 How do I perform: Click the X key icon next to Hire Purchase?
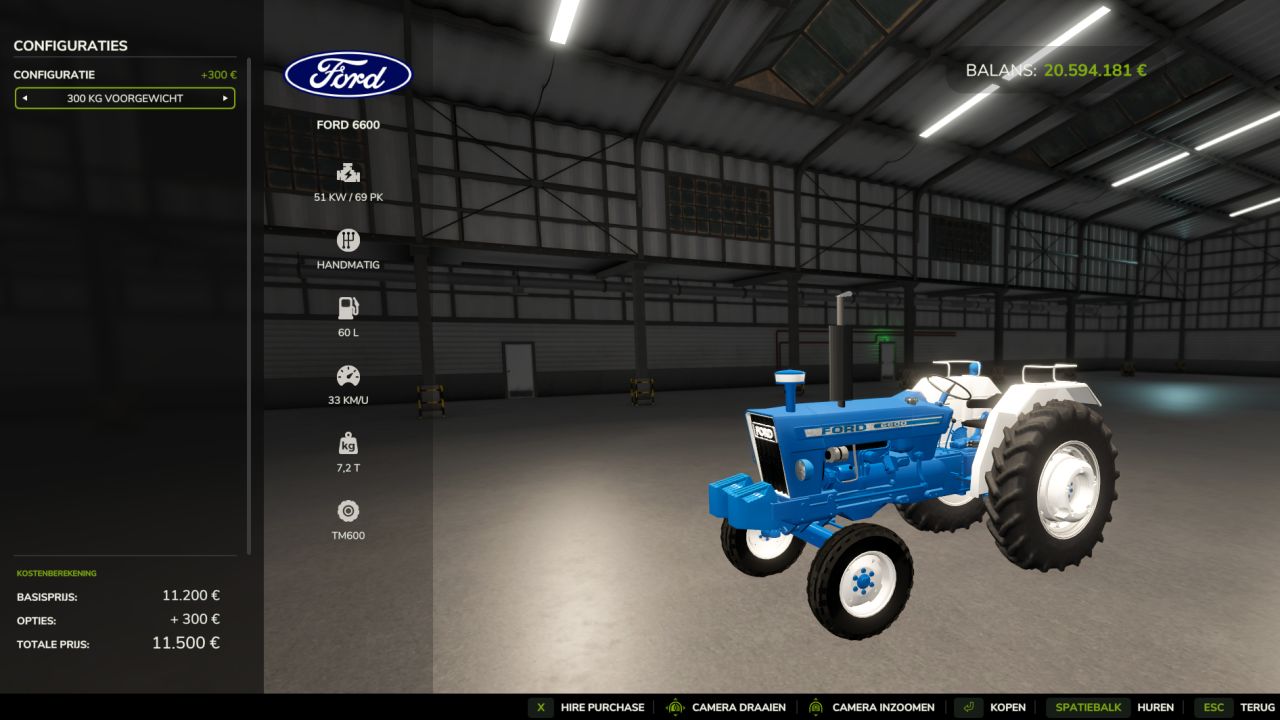(x=541, y=707)
